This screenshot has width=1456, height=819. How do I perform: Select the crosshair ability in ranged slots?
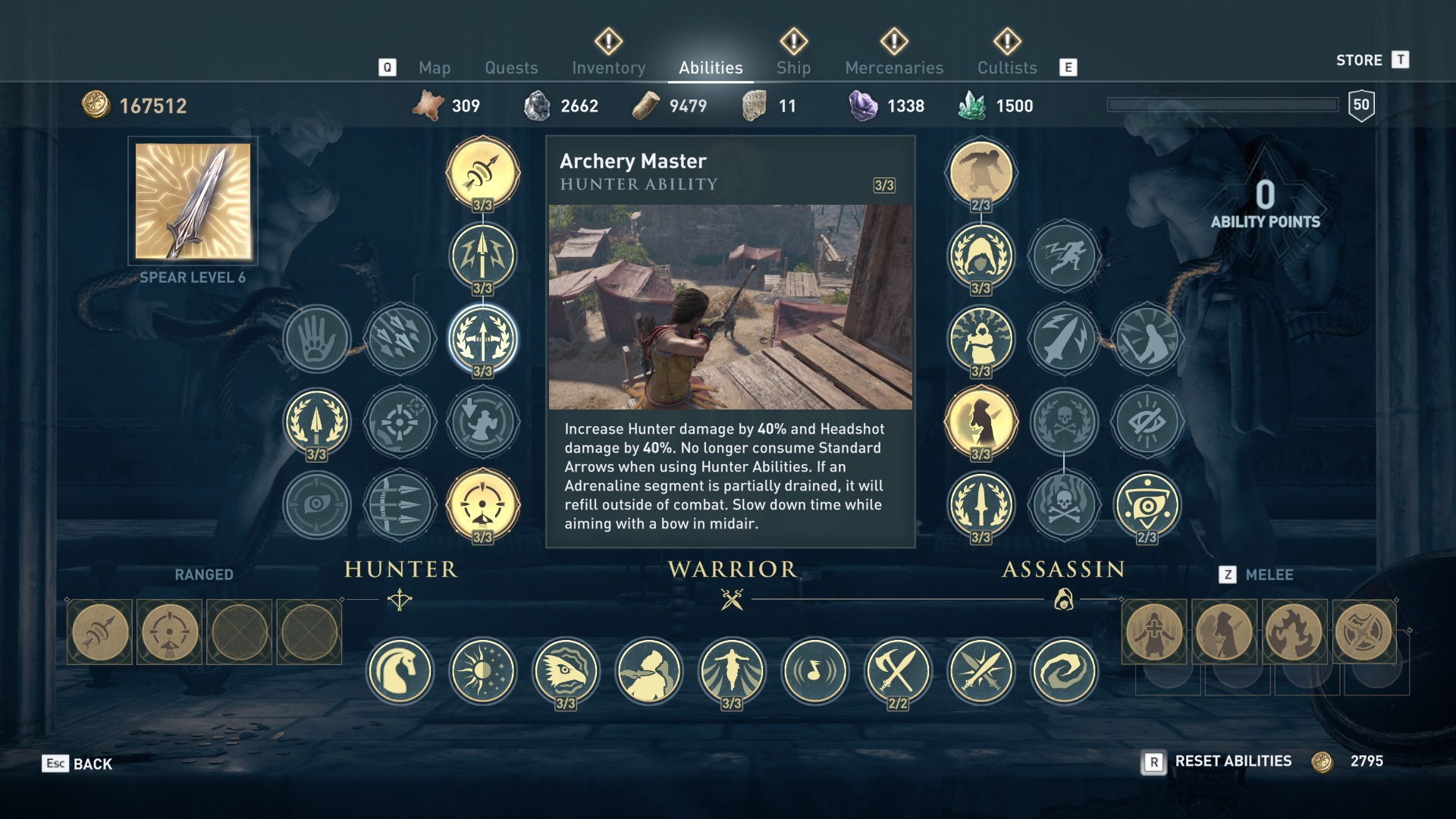[170, 632]
